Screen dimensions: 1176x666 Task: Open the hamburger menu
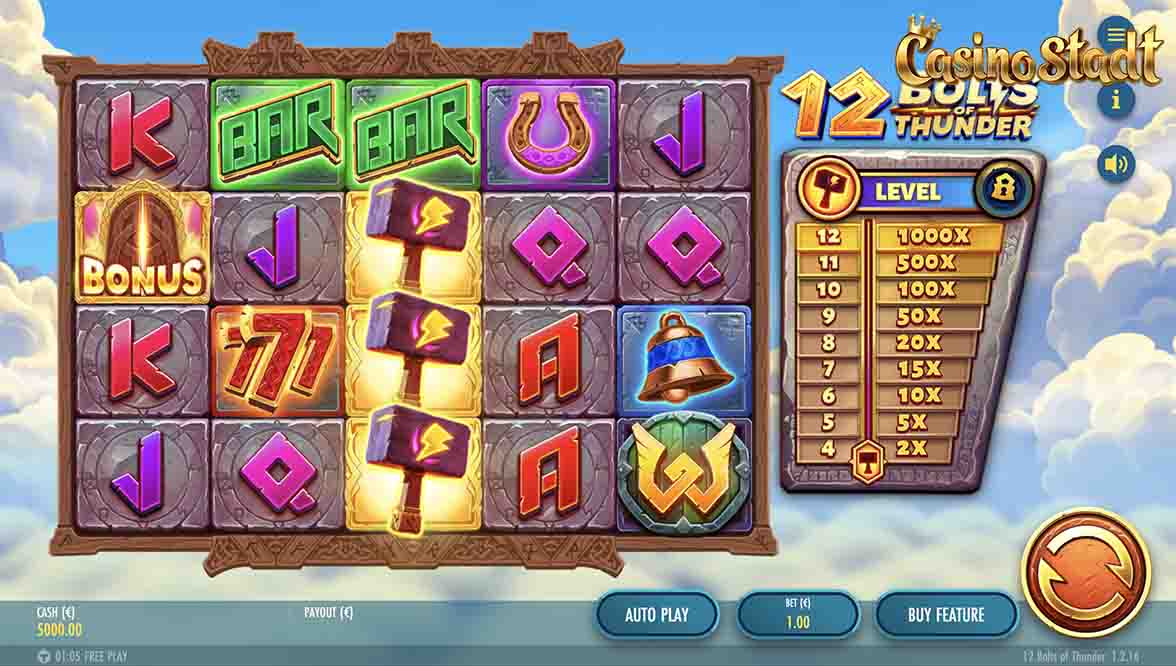tap(1116, 36)
